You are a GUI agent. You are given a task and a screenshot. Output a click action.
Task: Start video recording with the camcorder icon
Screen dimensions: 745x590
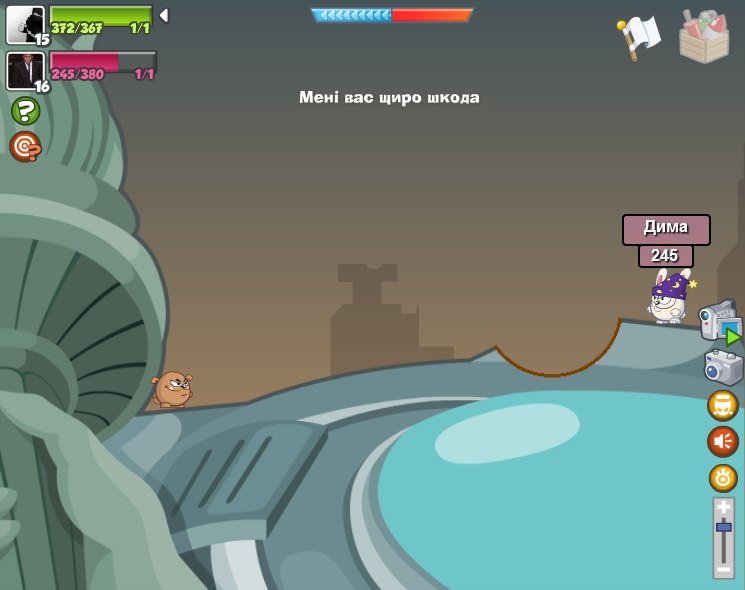point(718,322)
